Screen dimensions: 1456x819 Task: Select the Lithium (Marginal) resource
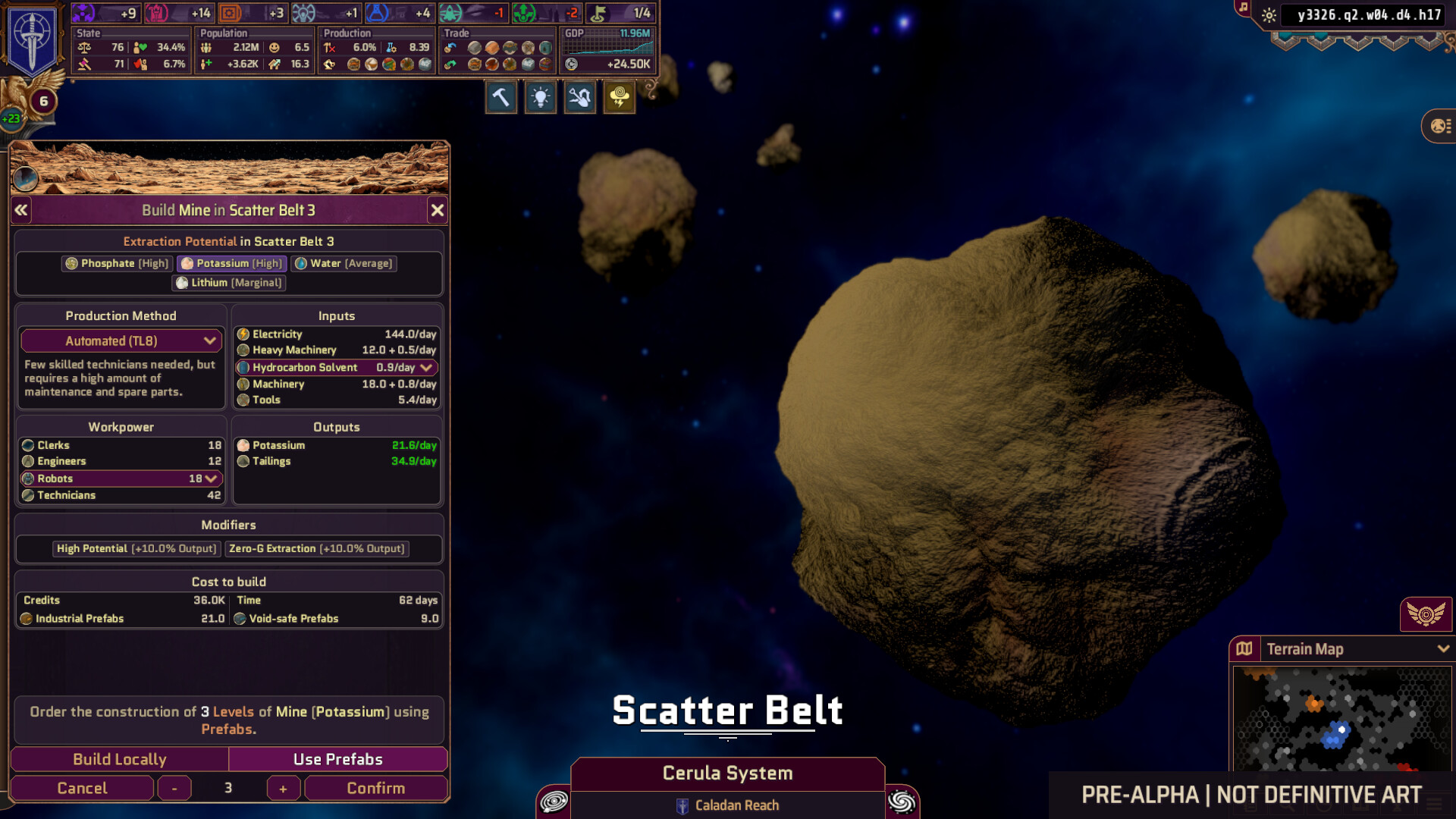pos(228,282)
